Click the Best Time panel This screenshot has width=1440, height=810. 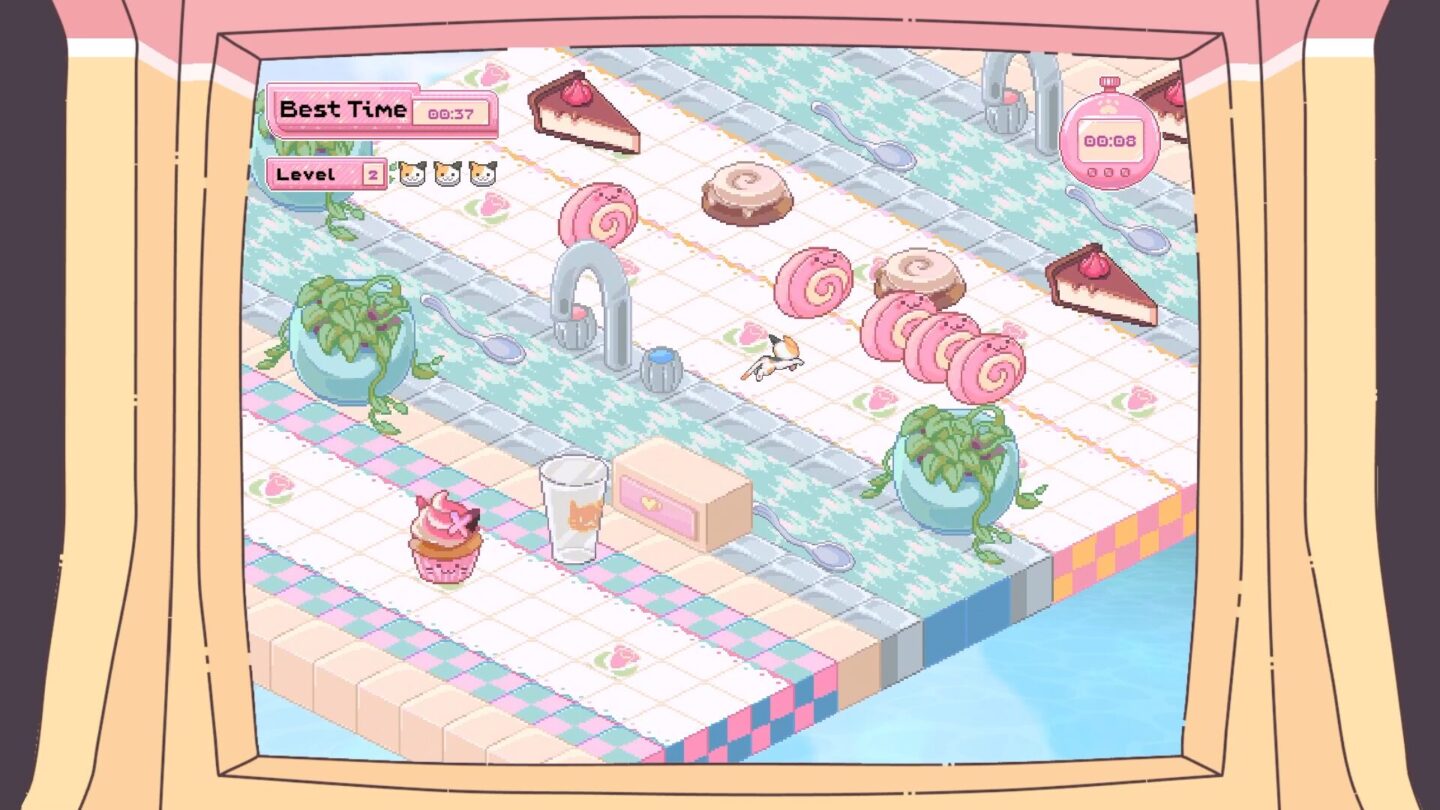pyautogui.click(x=345, y=110)
